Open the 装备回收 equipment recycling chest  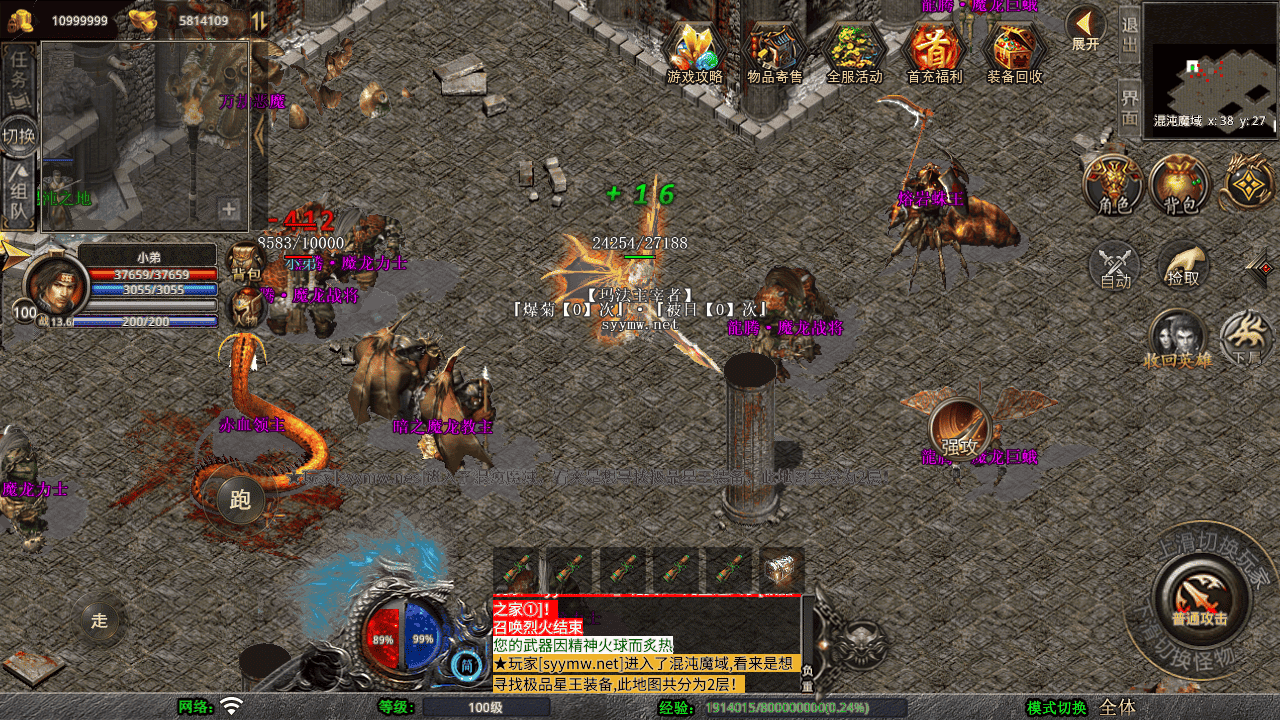pyautogui.click(x=1015, y=50)
